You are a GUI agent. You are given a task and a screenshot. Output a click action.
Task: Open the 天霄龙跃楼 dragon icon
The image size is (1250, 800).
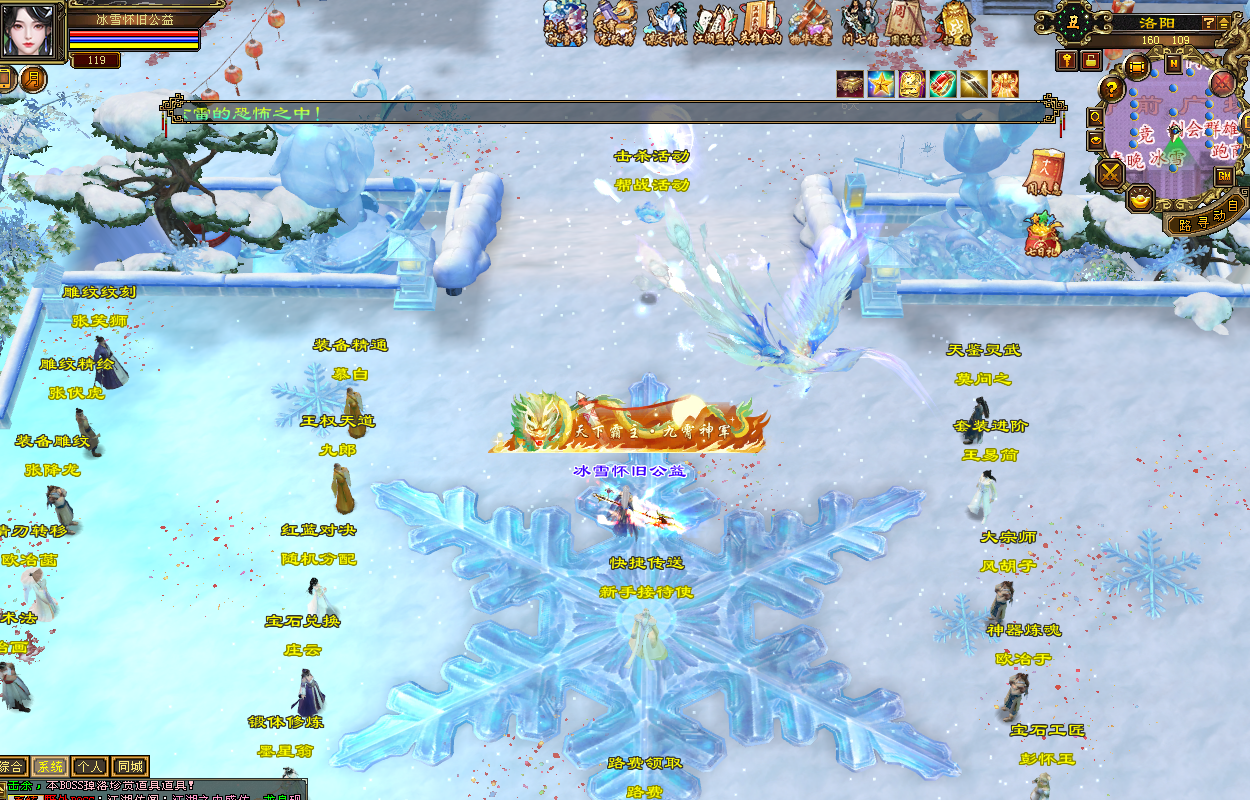[x=616, y=24]
